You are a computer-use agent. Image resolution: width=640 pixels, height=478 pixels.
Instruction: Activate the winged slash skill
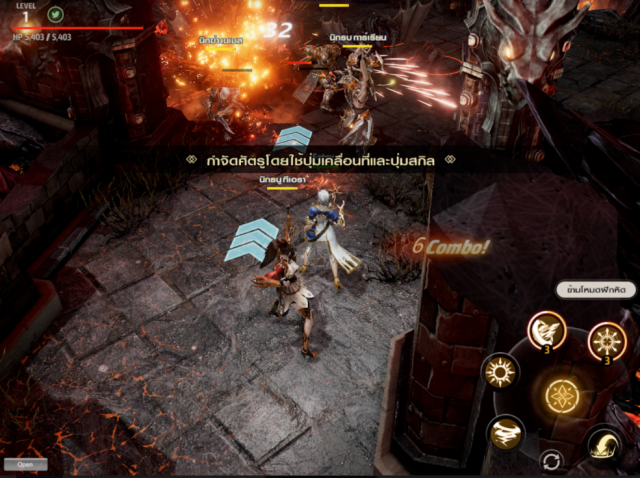coord(546,331)
